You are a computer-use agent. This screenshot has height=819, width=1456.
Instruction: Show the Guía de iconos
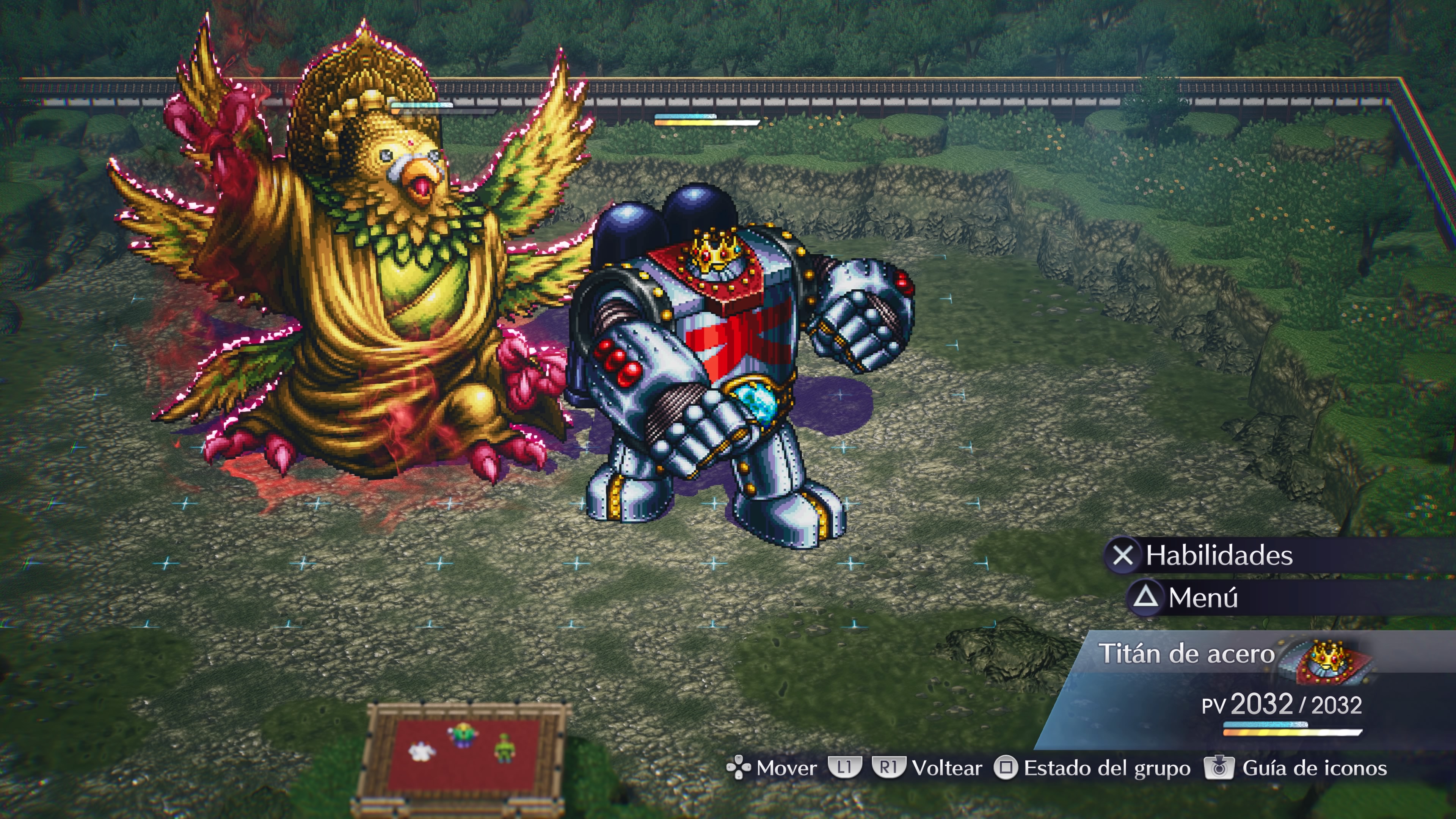pyautogui.click(x=1313, y=768)
